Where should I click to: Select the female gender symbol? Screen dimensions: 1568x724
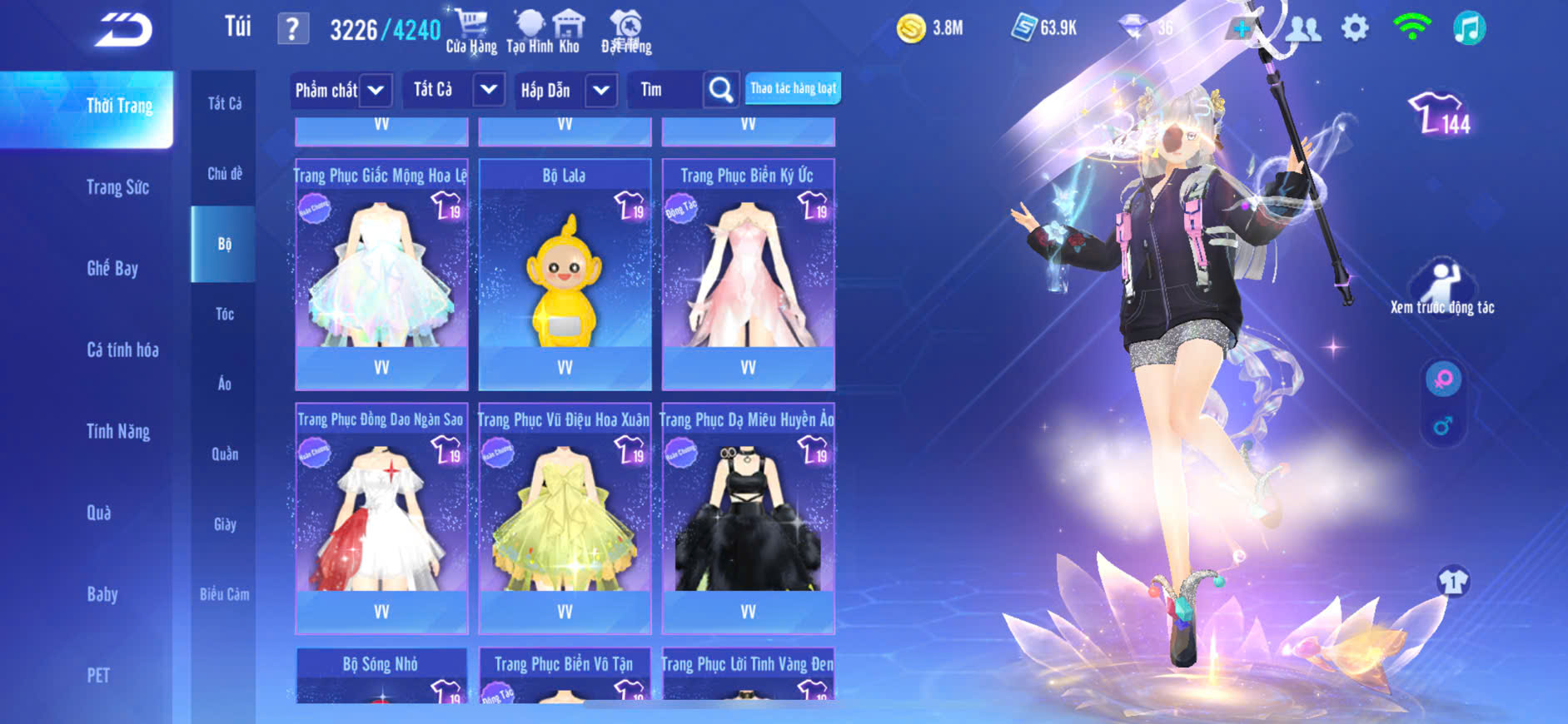click(x=1443, y=379)
